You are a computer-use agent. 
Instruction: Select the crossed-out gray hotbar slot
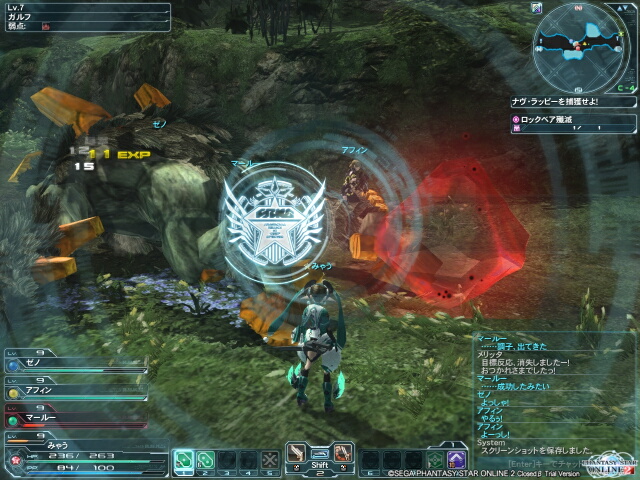[x=269, y=459]
